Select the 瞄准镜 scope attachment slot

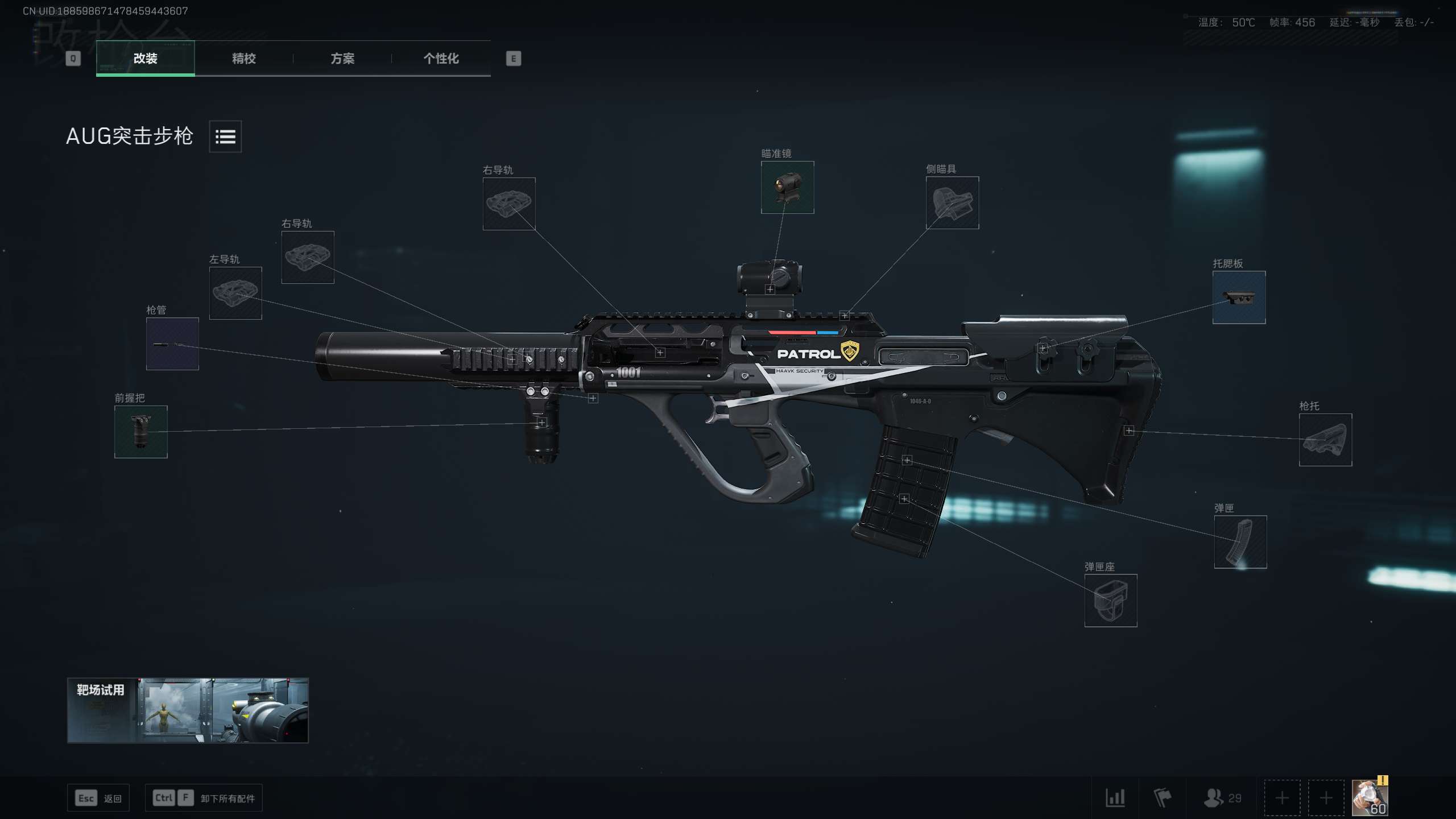point(787,188)
